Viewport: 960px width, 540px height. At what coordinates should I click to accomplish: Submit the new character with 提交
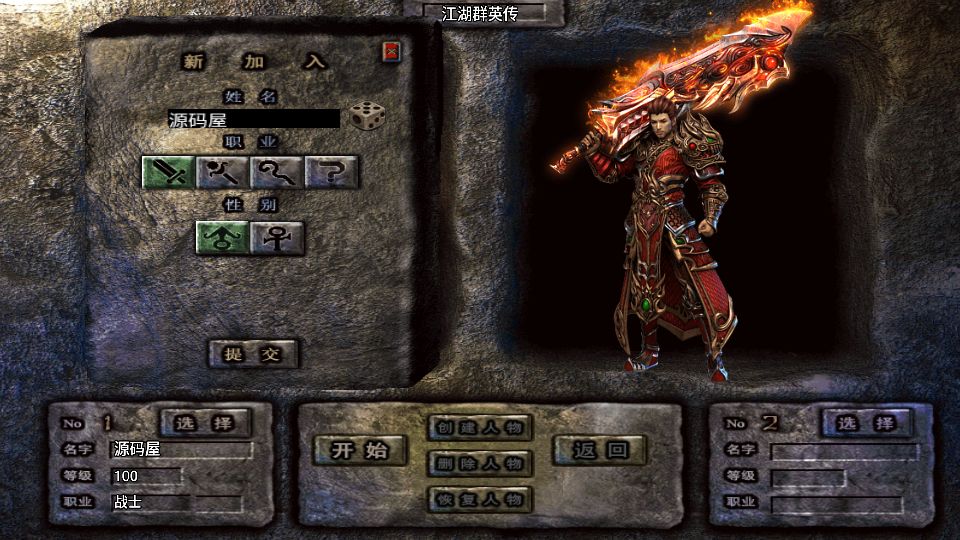coord(254,353)
